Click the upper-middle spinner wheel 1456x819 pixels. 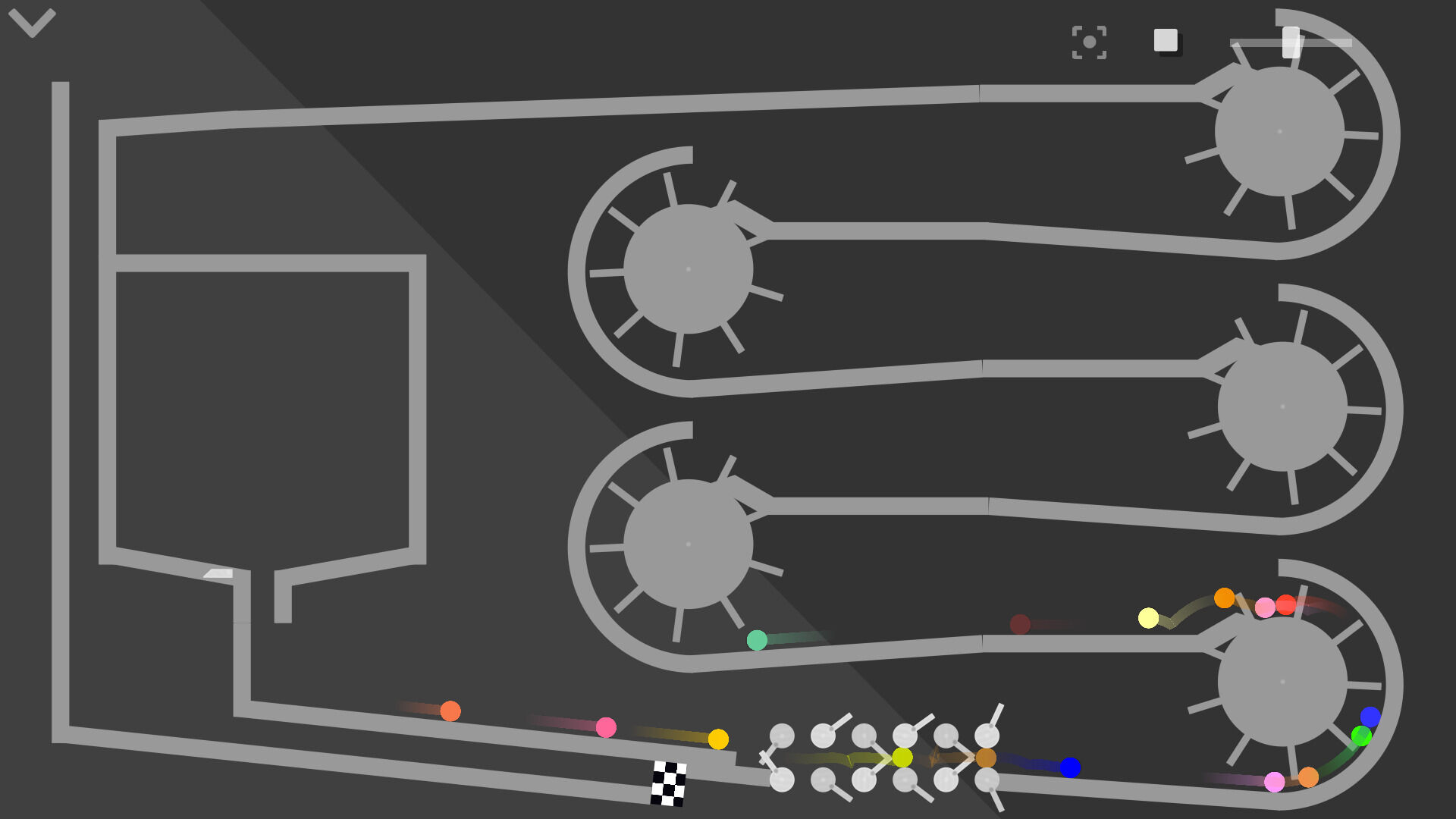[x=686, y=269]
